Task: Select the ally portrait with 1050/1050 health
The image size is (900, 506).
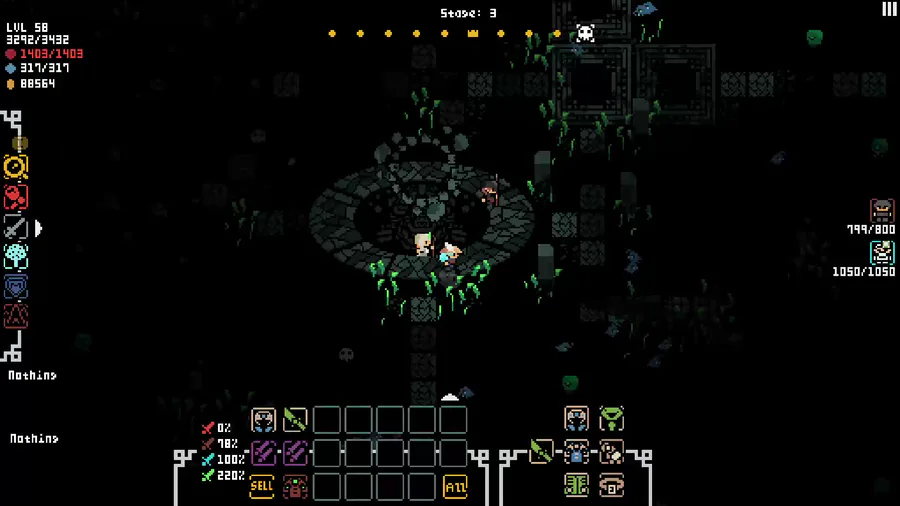Action: [x=882, y=252]
